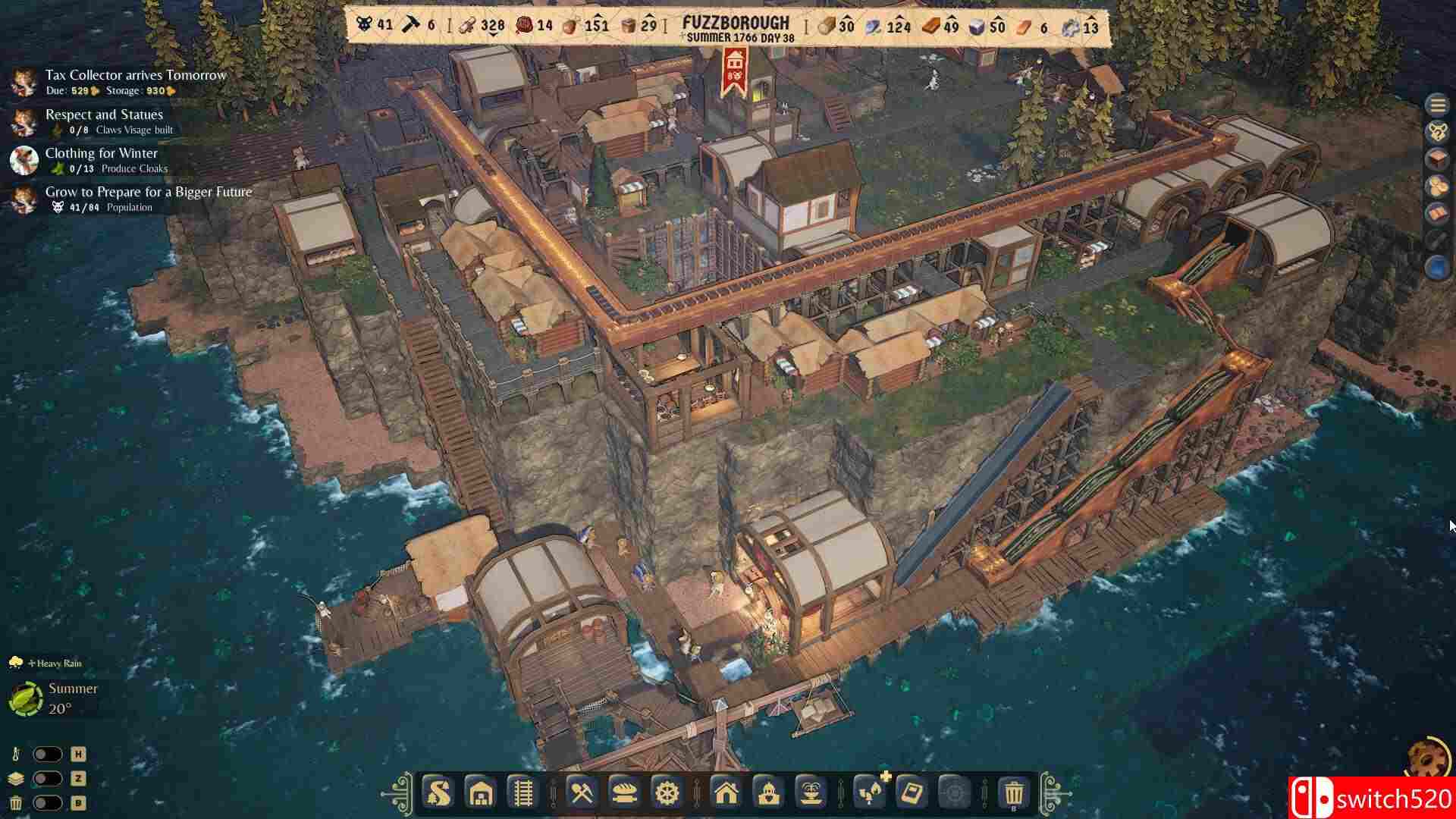Expand the hamburger menu in top right
1456x819 pixels.
pyautogui.click(x=1436, y=104)
